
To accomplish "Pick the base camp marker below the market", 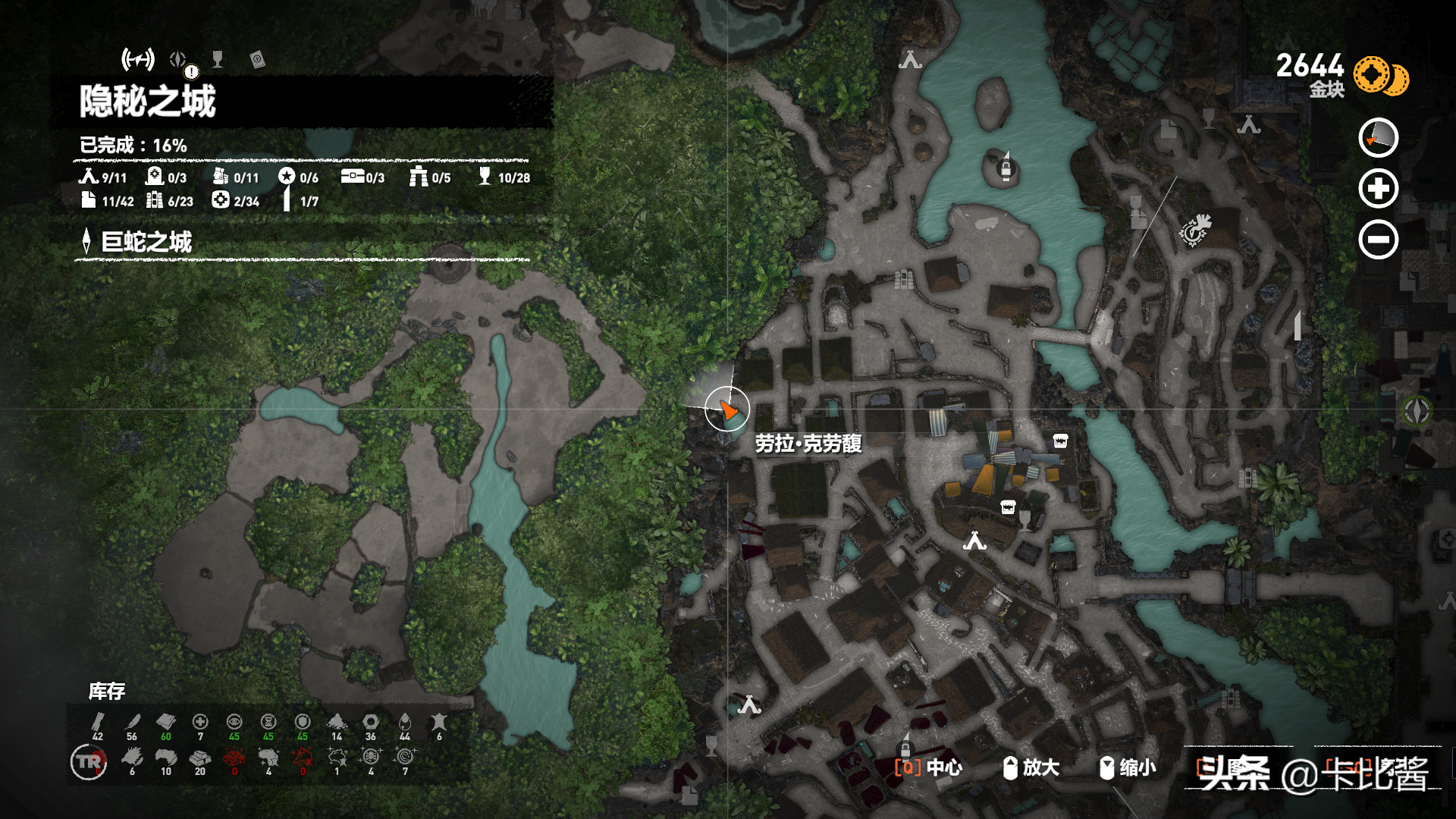I will [x=974, y=541].
